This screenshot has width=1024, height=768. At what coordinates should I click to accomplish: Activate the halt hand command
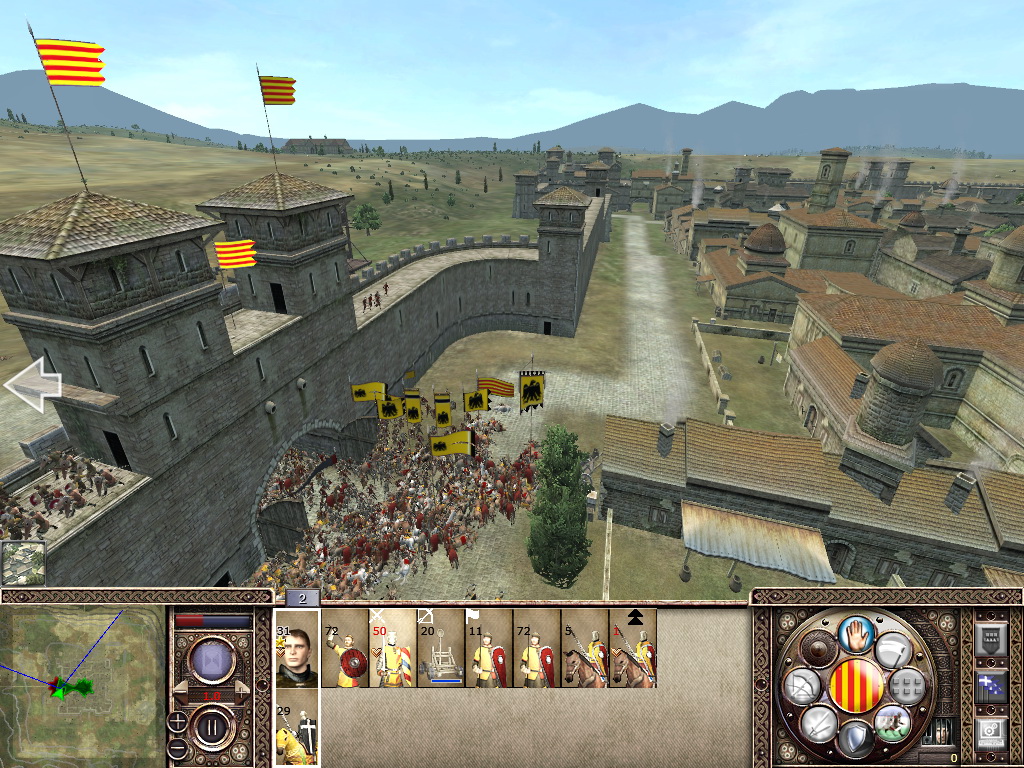[855, 633]
